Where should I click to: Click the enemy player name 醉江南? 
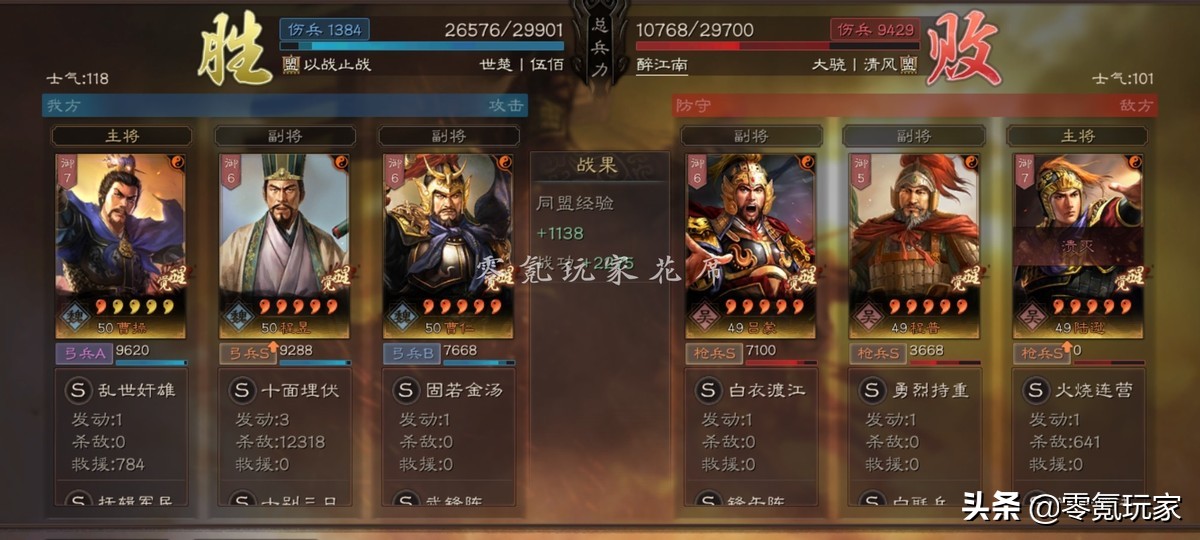click(x=662, y=64)
